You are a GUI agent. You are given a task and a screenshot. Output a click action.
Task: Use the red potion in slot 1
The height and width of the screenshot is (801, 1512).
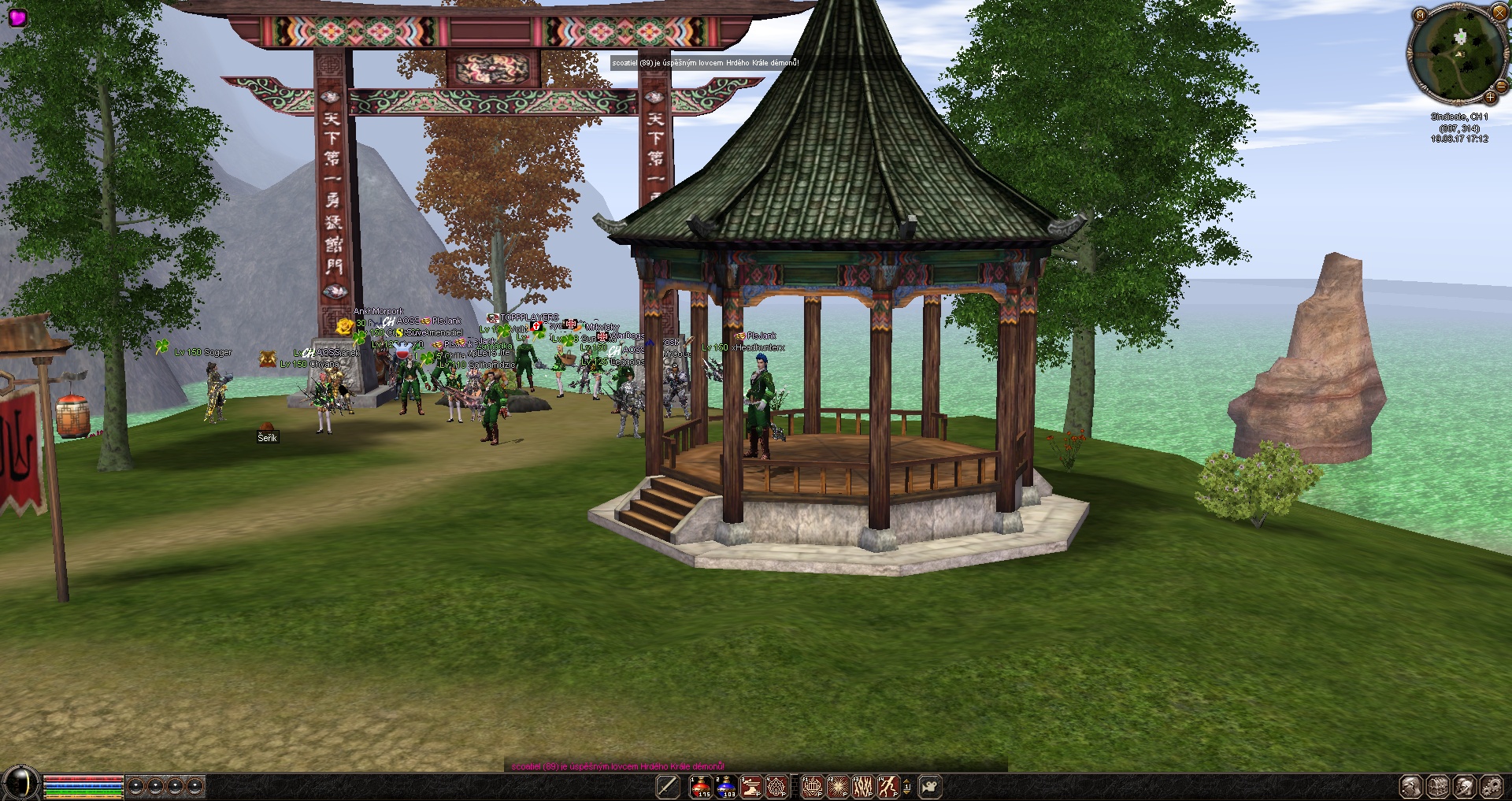tap(701, 786)
